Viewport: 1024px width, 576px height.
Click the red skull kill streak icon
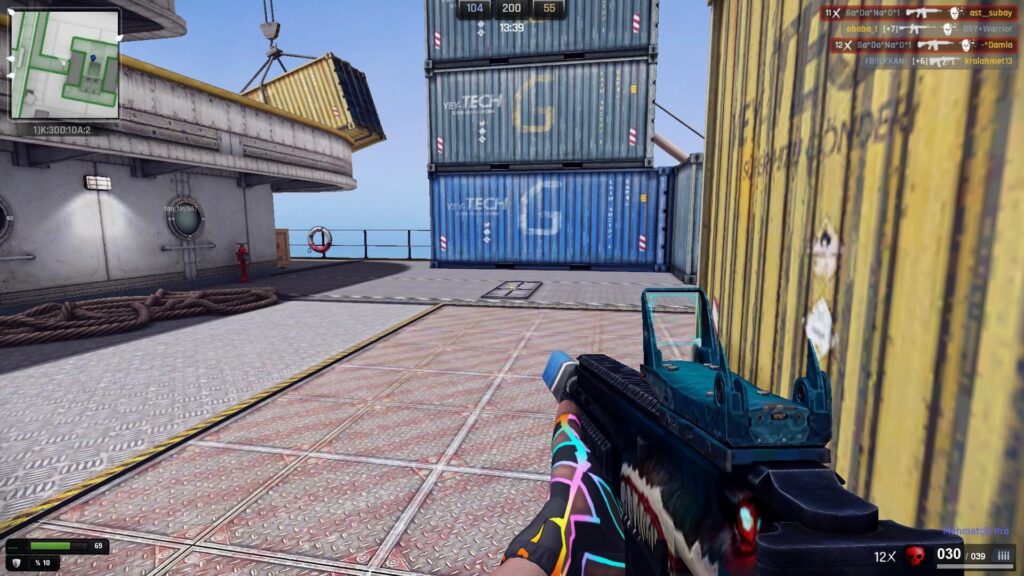coord(914,556)
